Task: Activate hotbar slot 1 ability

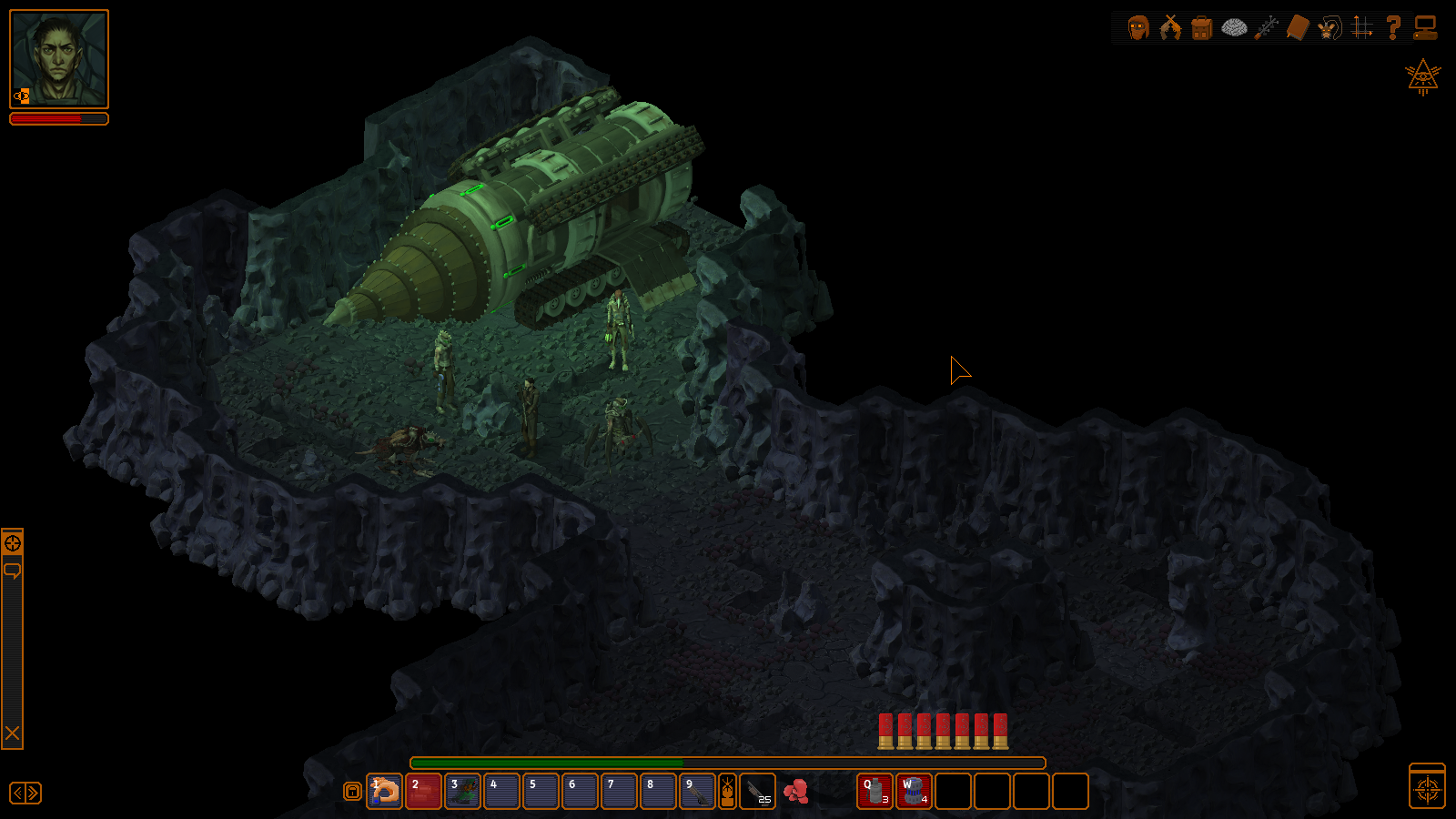Action: tap(385, 791)
